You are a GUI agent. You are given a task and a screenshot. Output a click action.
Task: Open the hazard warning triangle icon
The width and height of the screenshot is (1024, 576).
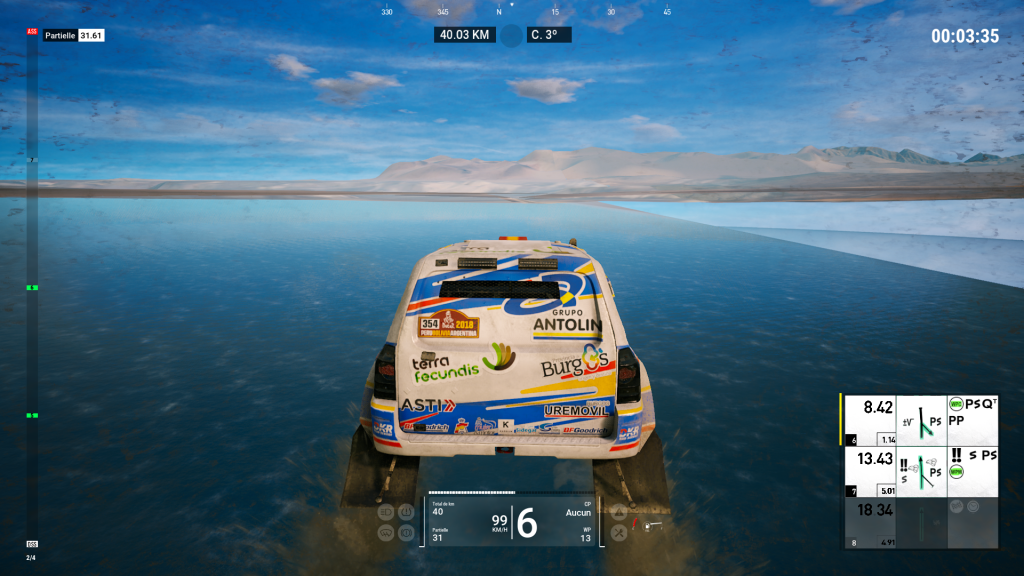pyautogui.click(x=619, y=513)
